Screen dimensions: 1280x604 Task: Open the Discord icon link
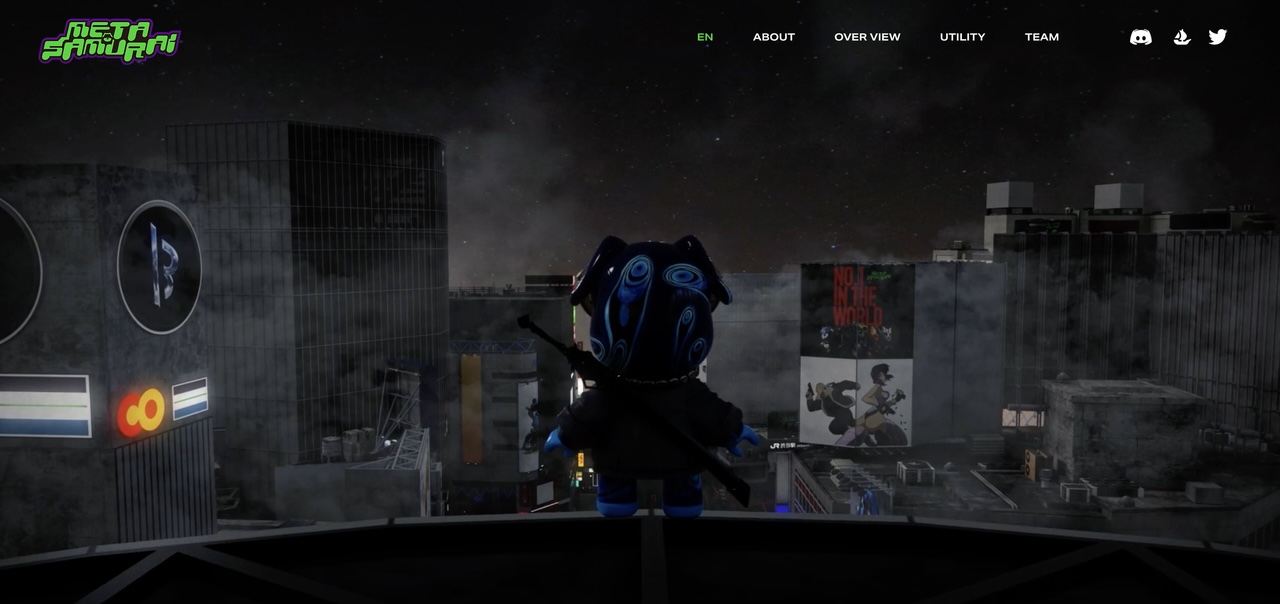(1140, 37)
